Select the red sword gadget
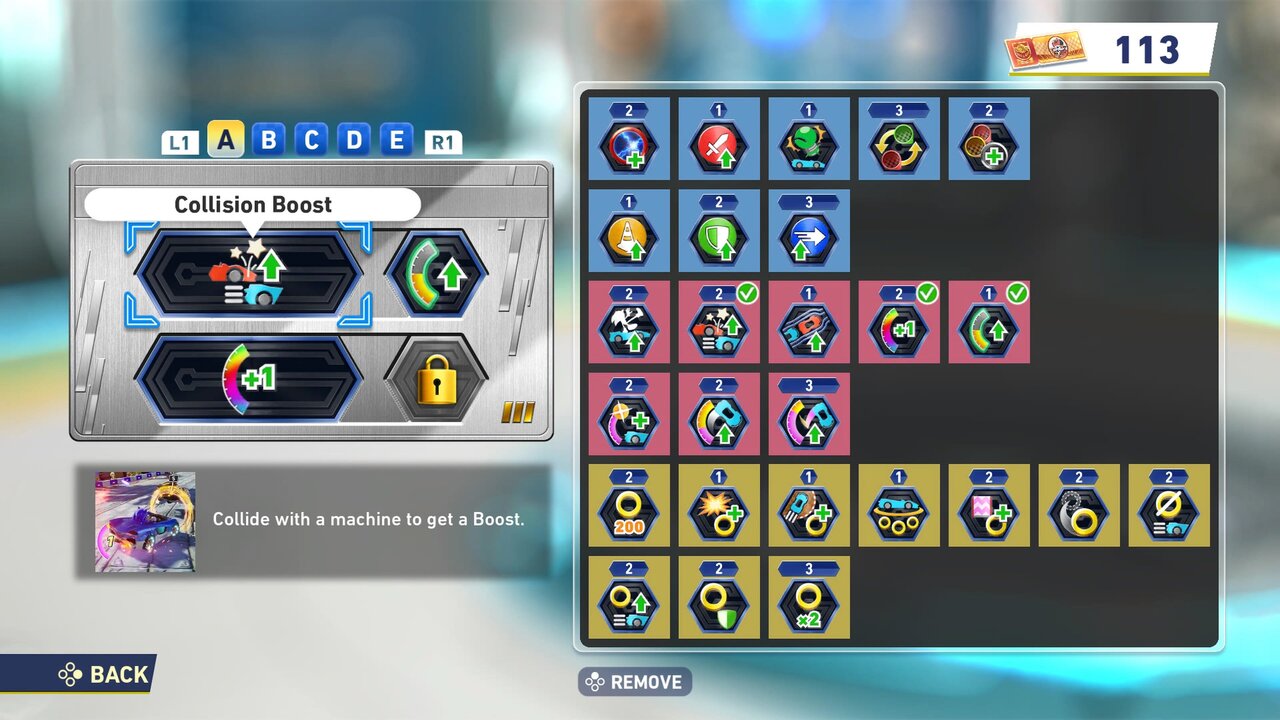The width and height of the screenshot is (1280, 720). point(719,139)
